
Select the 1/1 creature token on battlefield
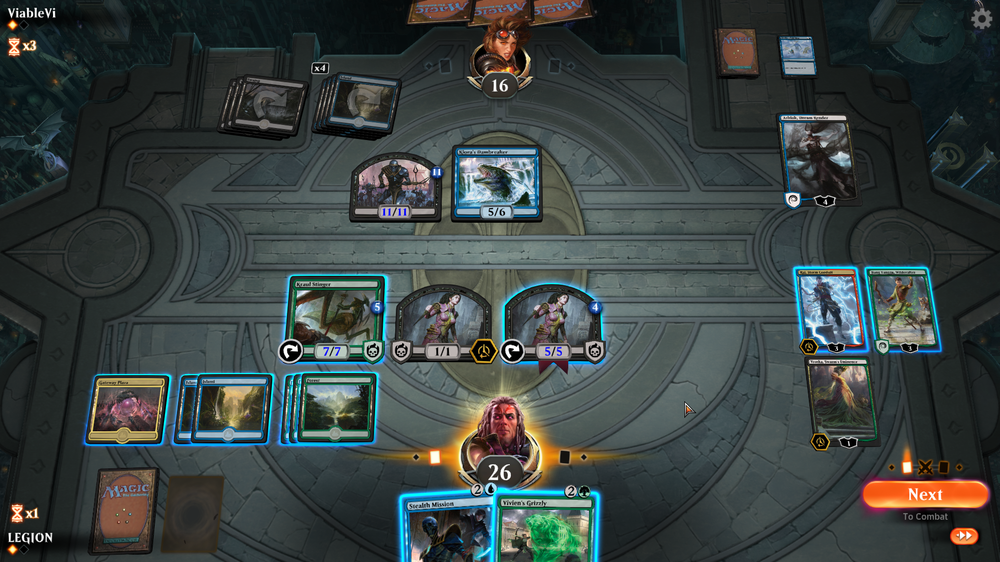point(442,322)
